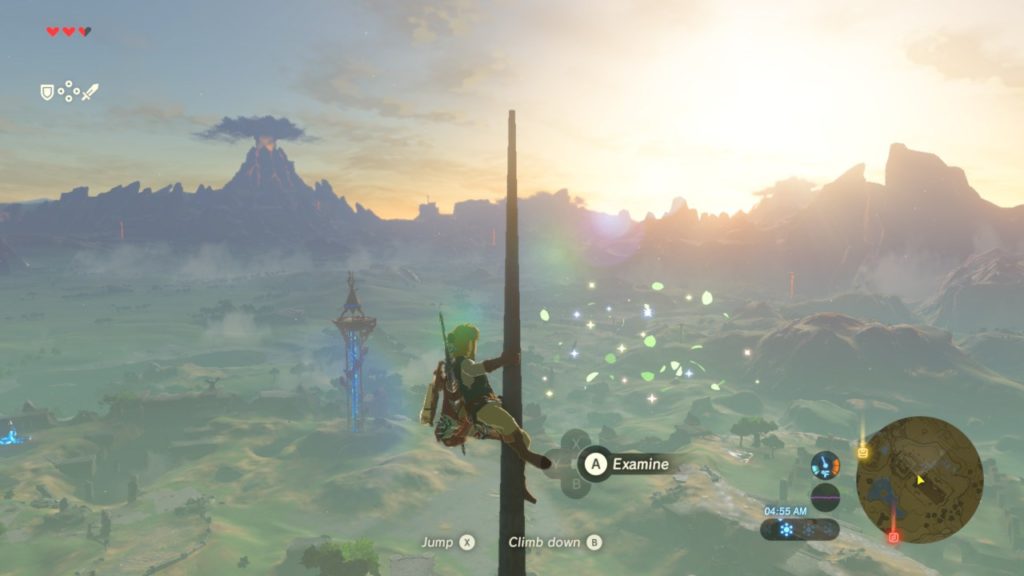Click the red marker below the minimap
The height and width of the screenshot is (576, 1024).
tap(893, 537)
